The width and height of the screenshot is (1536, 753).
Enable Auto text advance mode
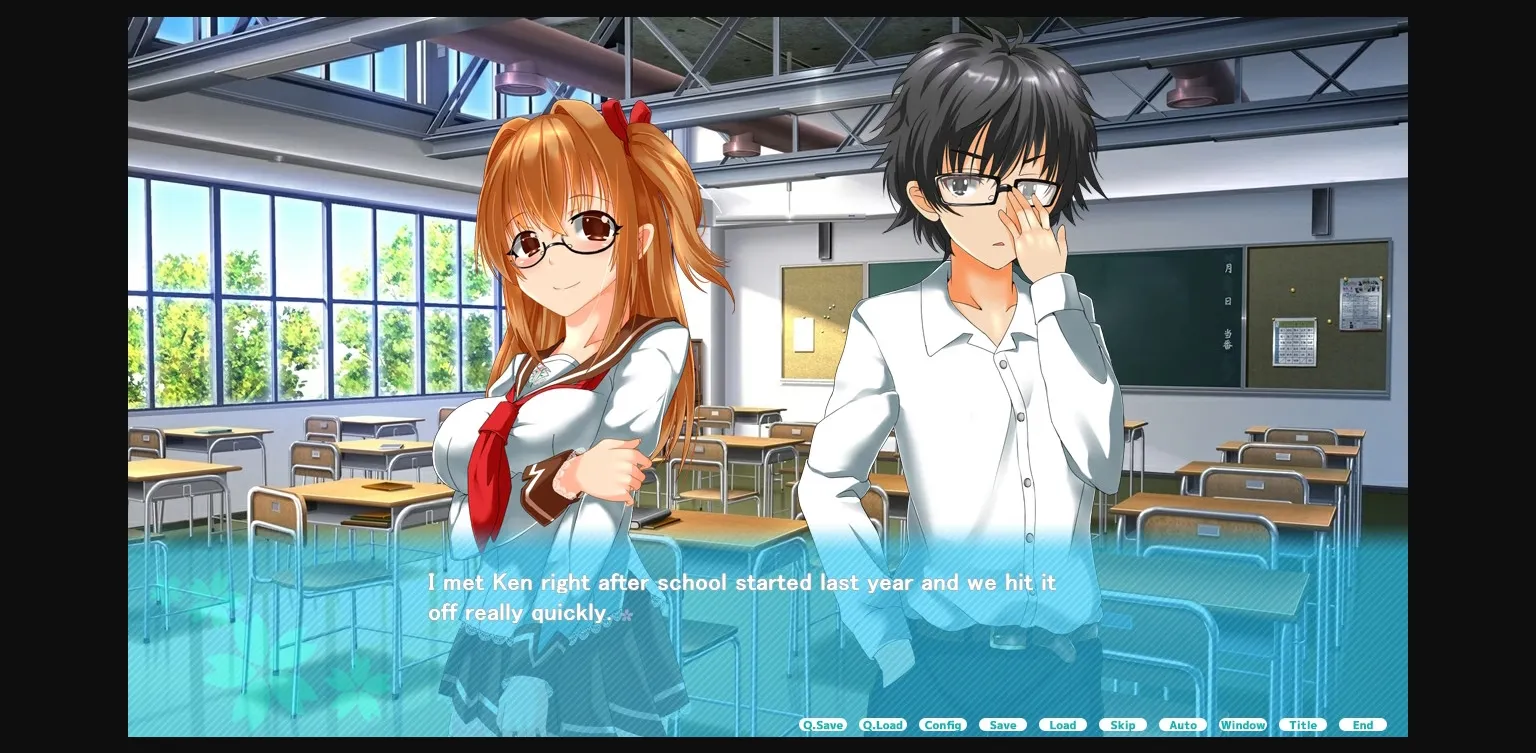pyautogui.click(x=1182, y=725)
